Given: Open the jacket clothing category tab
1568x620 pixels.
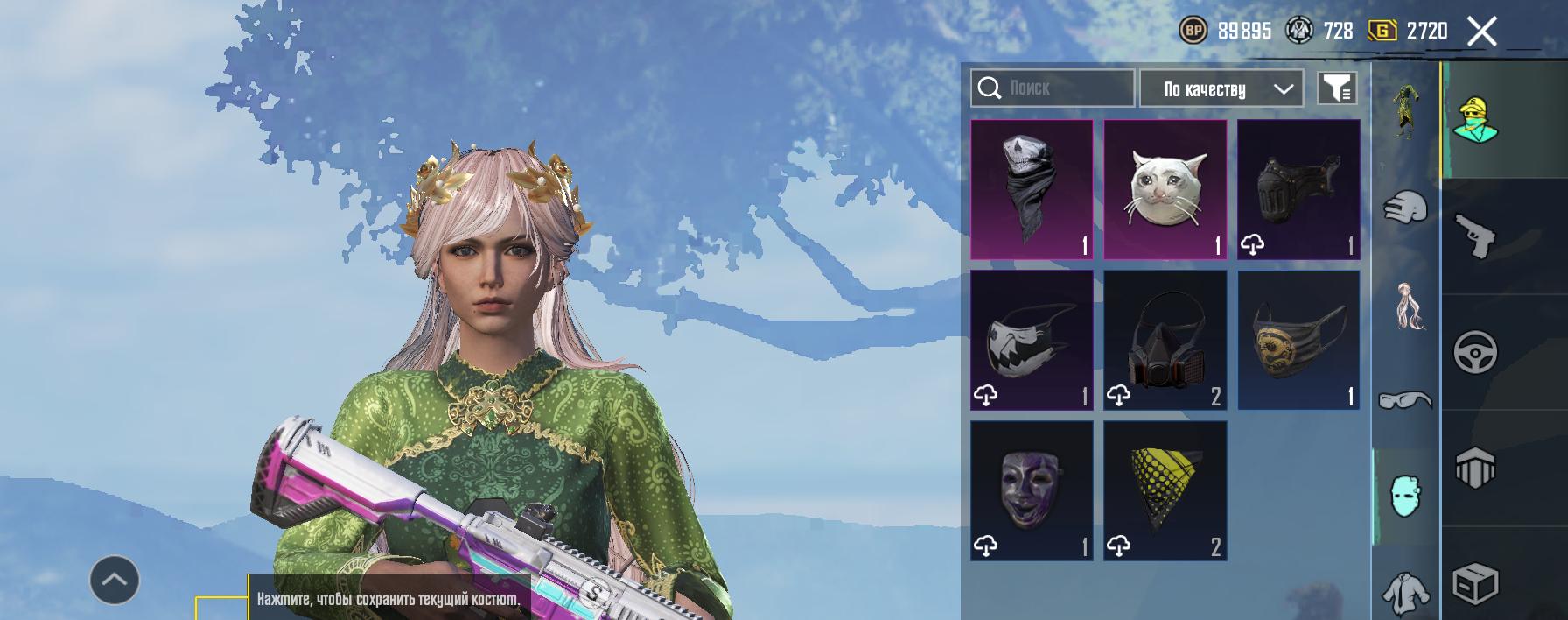Looking at the screenshot, I should (x=1405, y=590).
